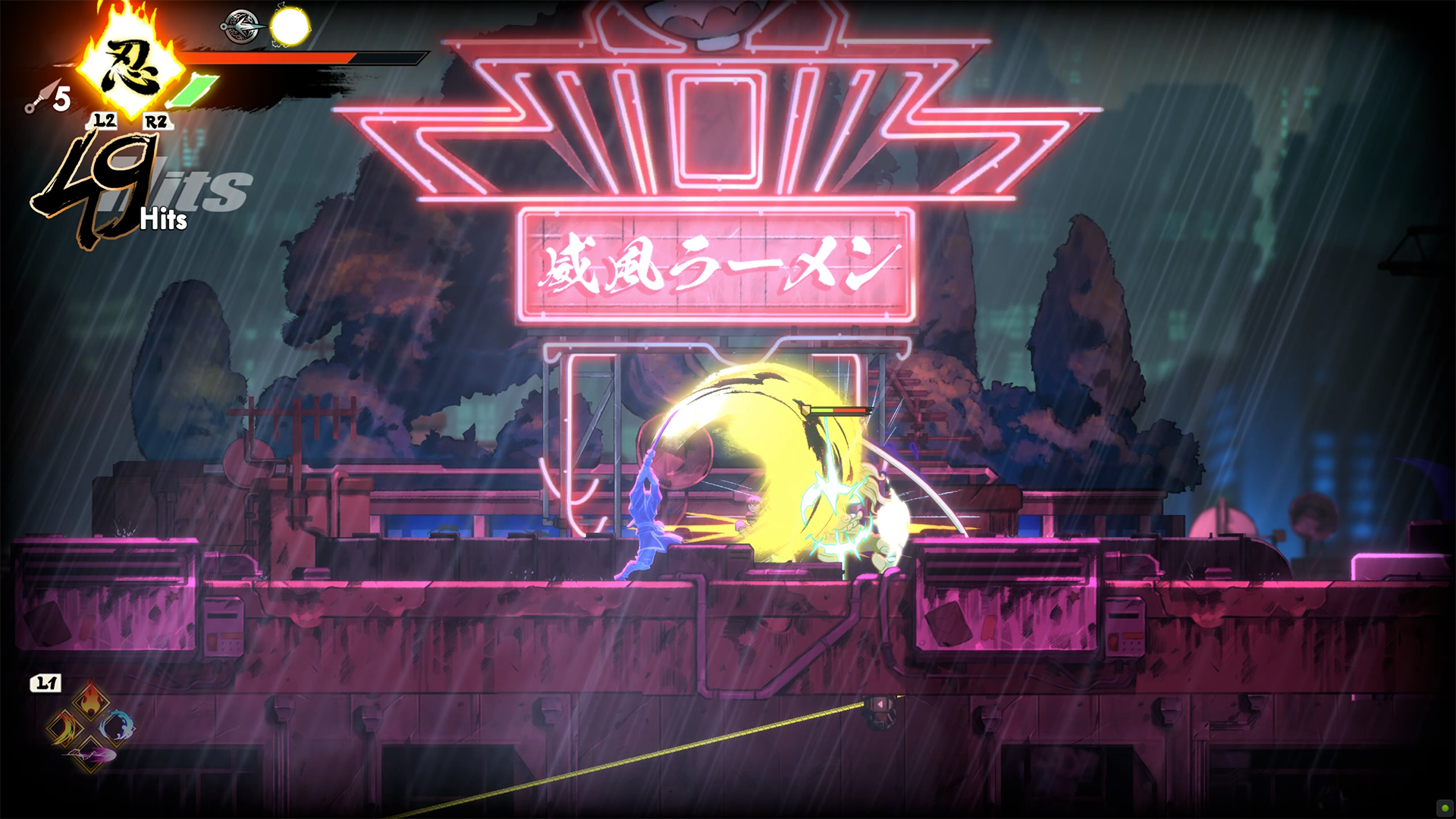Screen dimensions: 1456x819
Task: Select the glowing white orb icon
Action: point(290,27)
